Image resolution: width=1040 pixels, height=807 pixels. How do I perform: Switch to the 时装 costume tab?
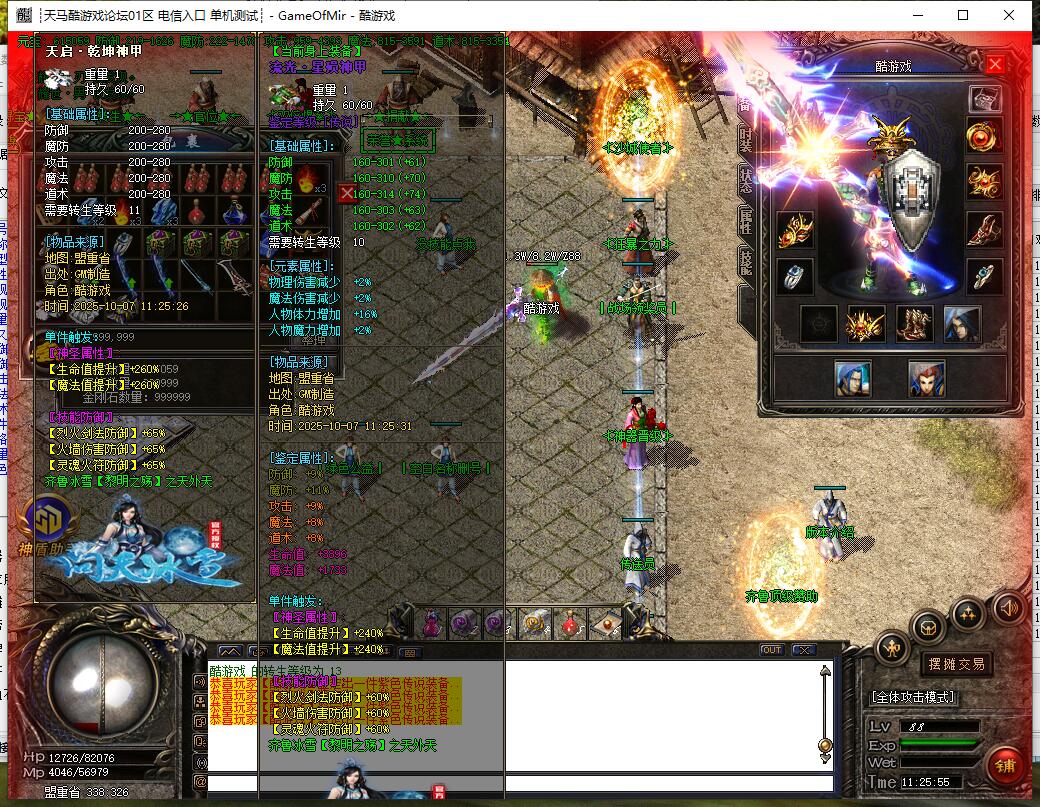point(746,142)
